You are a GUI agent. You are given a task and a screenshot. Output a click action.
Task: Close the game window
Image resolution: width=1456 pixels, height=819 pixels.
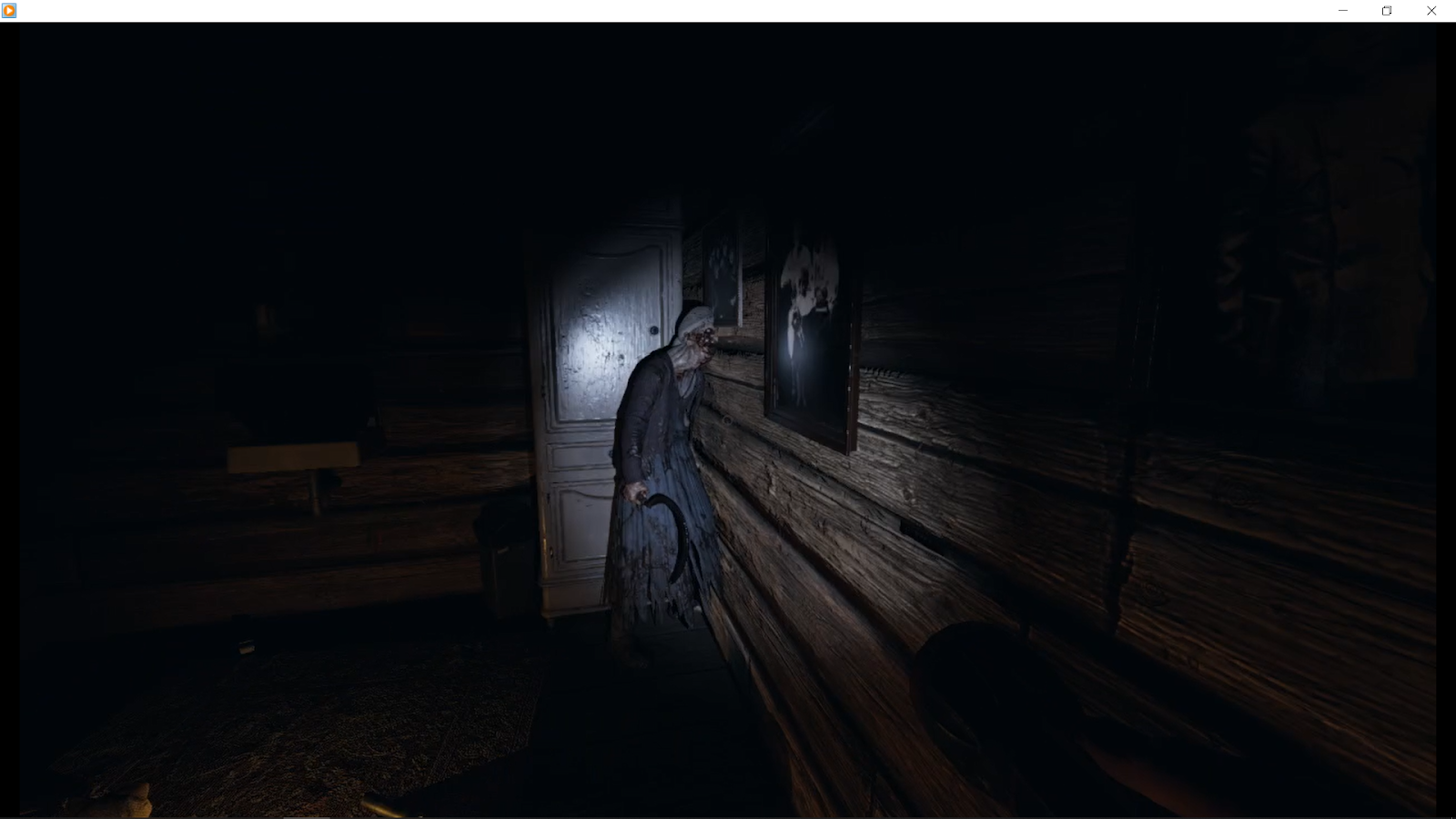point(1431,10)
